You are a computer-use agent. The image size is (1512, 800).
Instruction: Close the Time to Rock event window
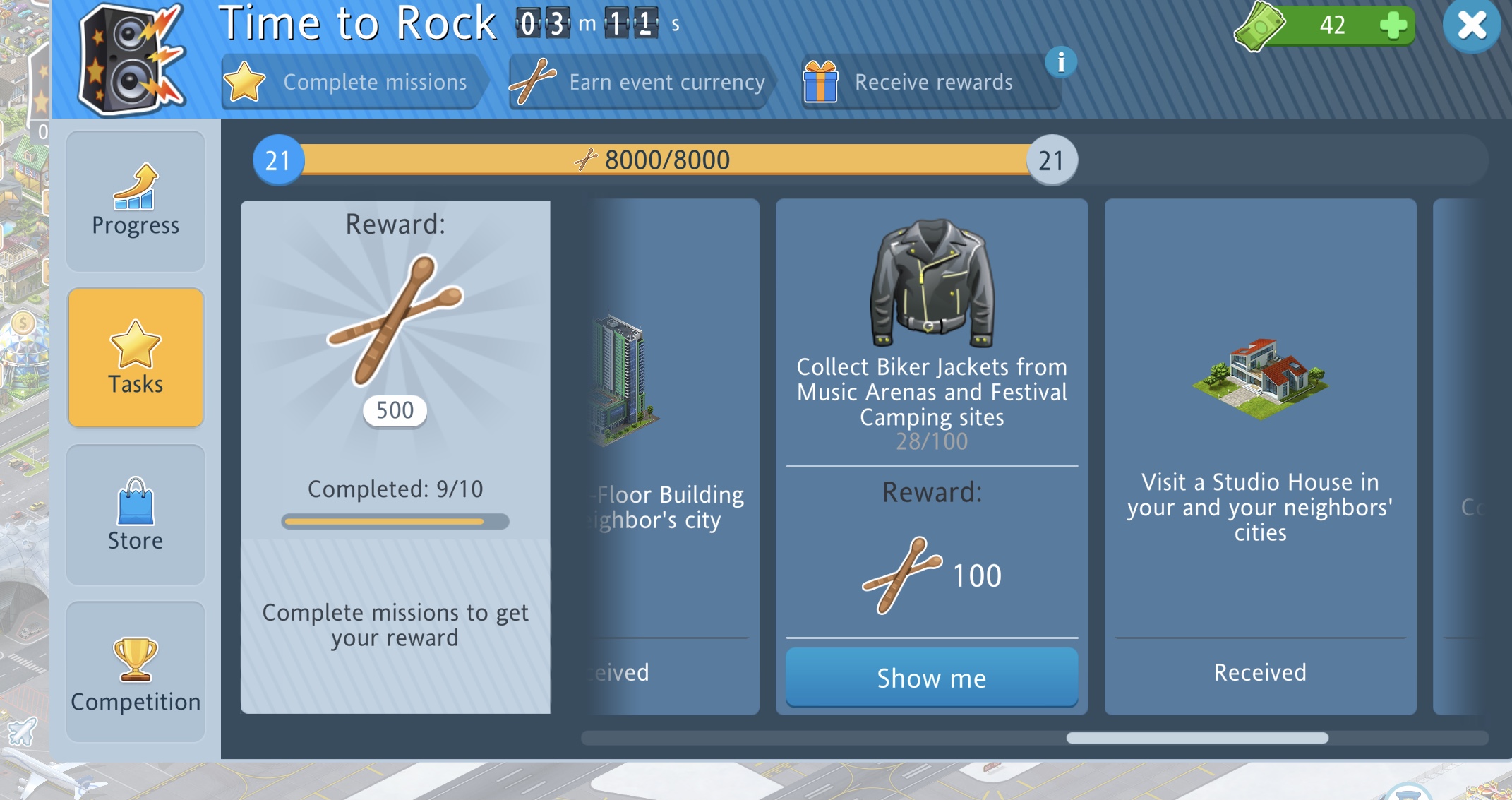tap(1472, 26)
